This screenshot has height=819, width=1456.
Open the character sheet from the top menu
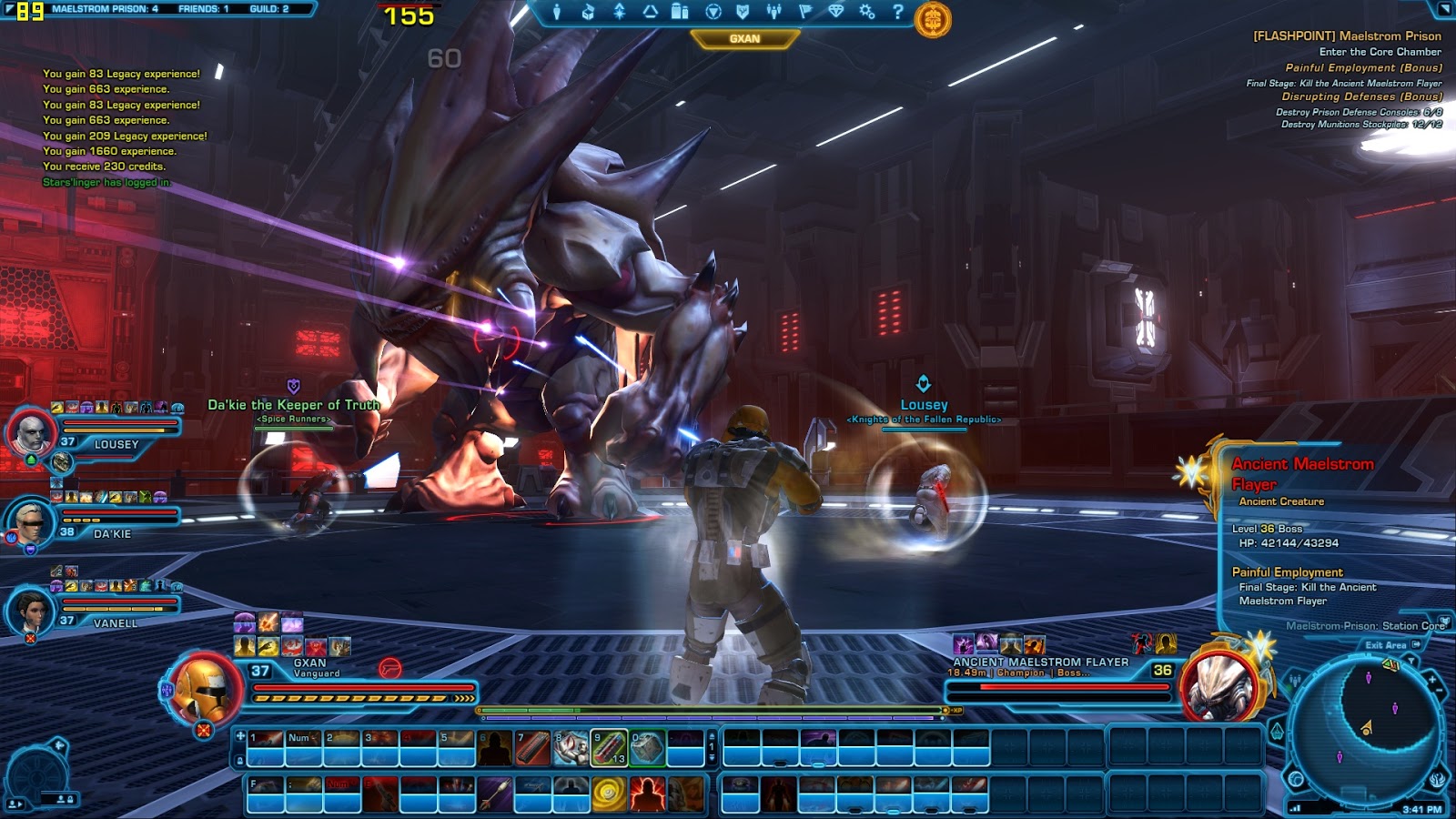[557, 12]
